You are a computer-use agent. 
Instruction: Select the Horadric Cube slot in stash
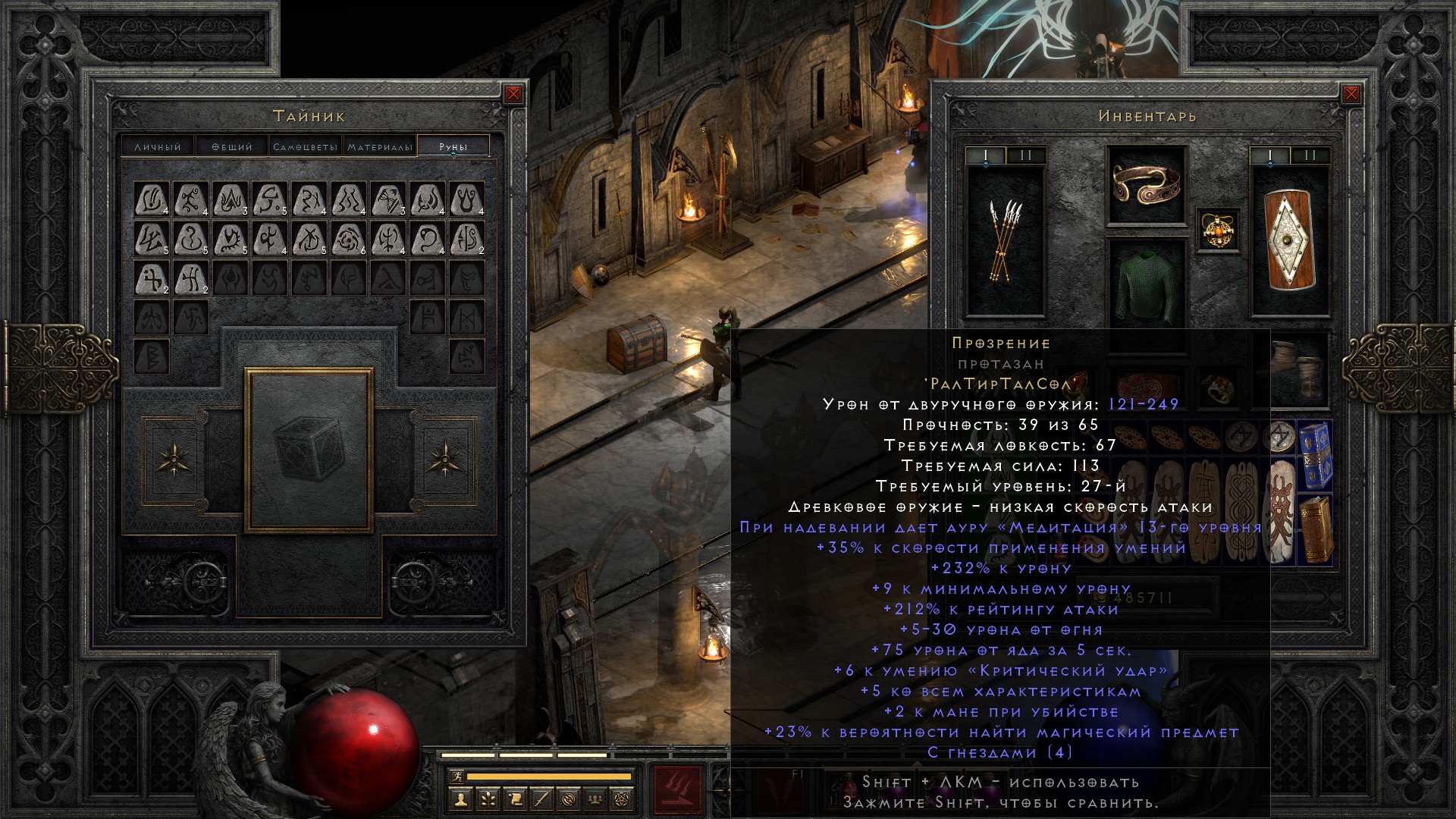click(309, 450)
